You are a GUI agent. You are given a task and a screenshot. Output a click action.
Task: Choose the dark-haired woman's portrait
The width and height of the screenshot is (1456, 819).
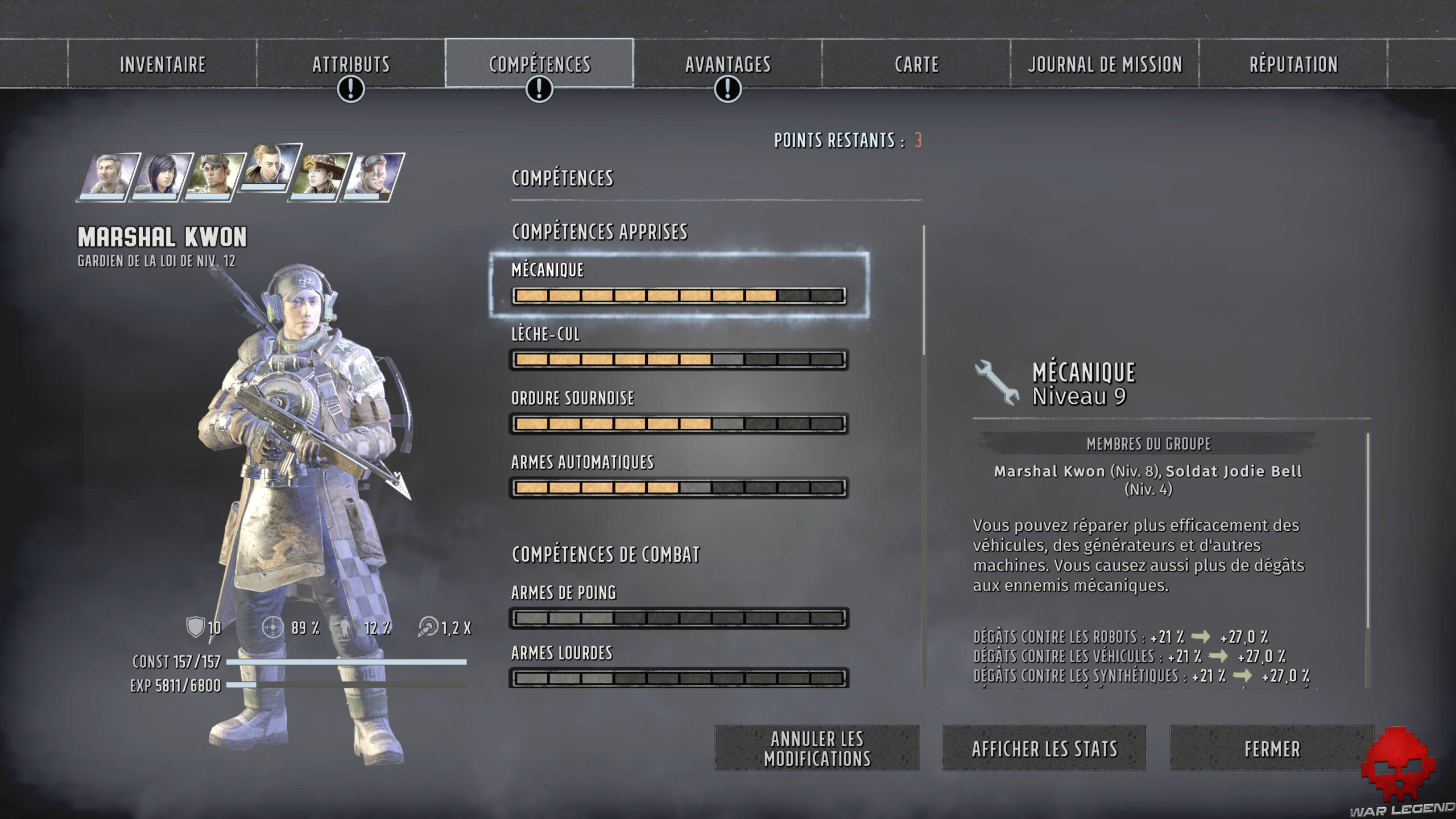pos(161,175)
